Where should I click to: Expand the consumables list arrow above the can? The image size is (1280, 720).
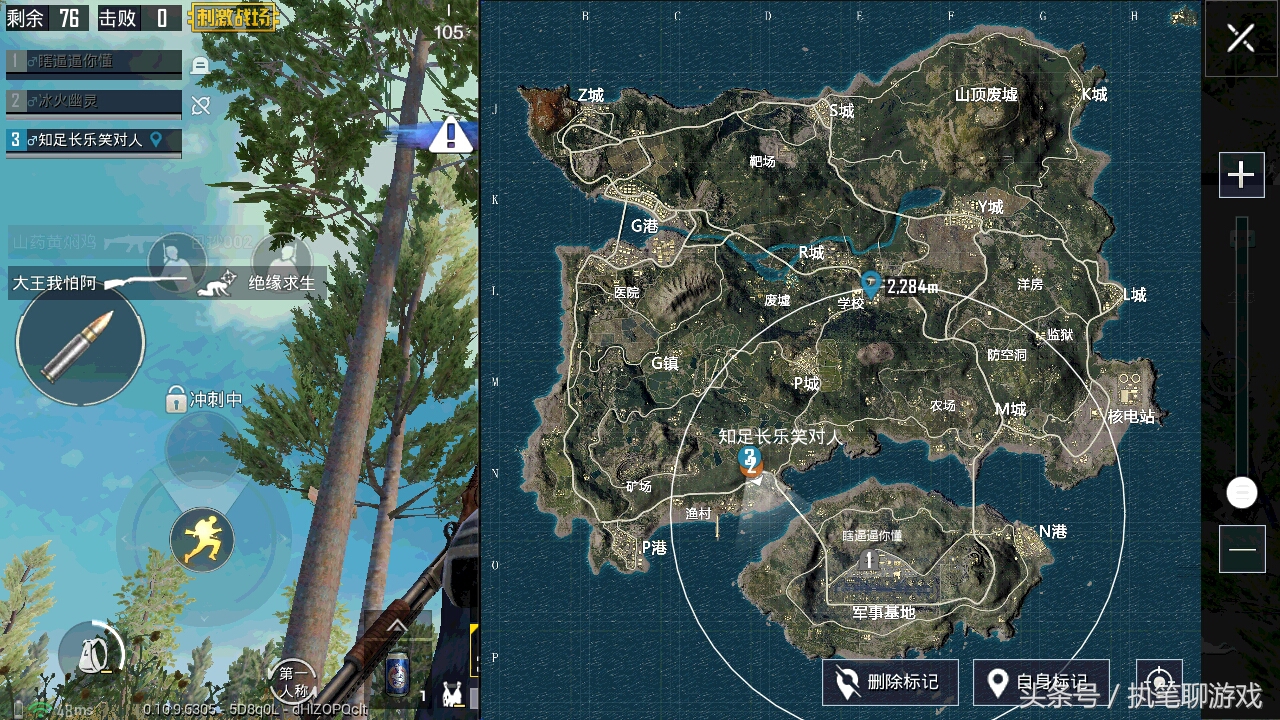[x=397, y=627]
